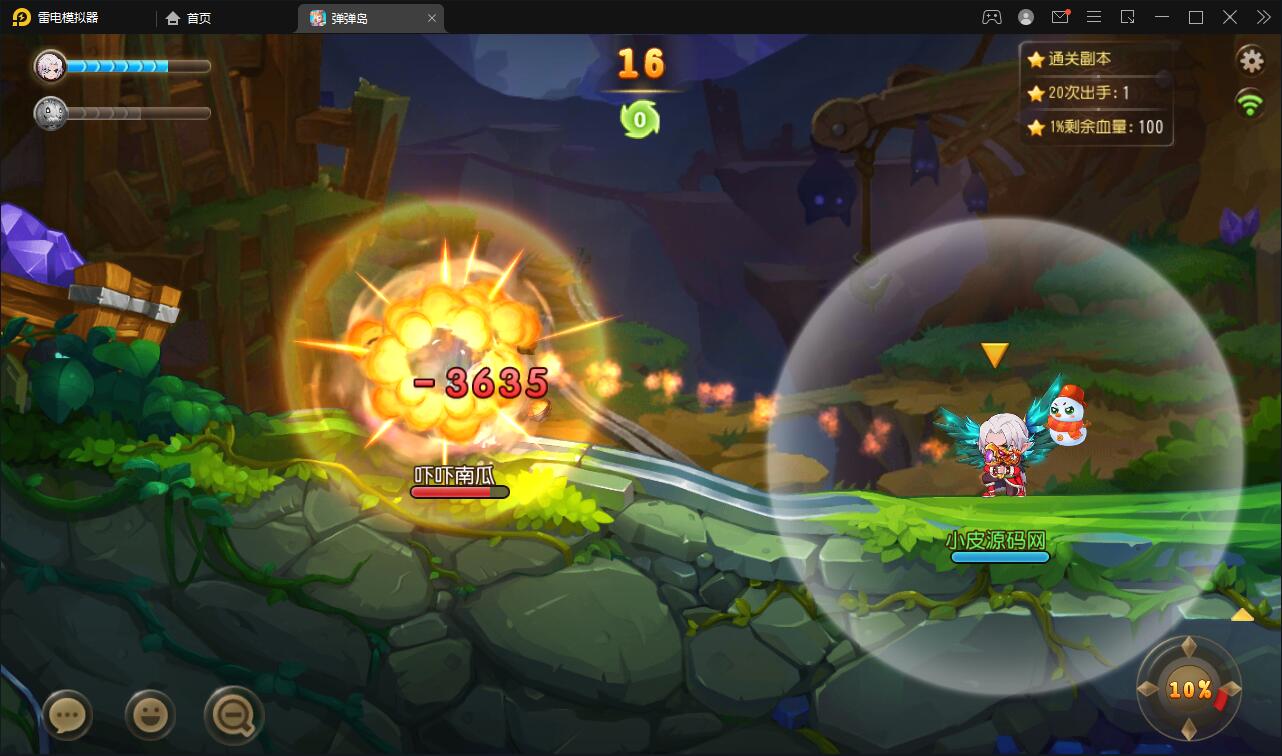
Task: Select the grey enemy avatar portrait
Action: (49, 112)
